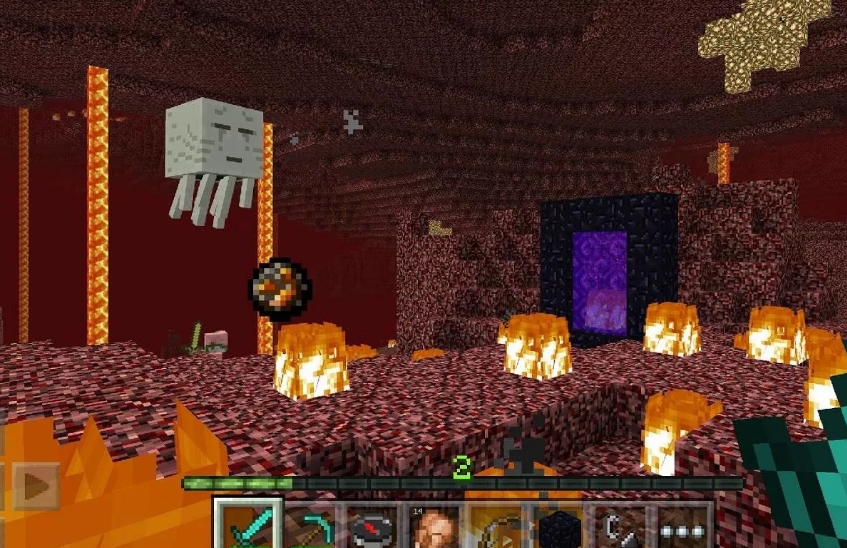Choose the flint and steel slot
The image size is (847, 548).
[622, 526]
